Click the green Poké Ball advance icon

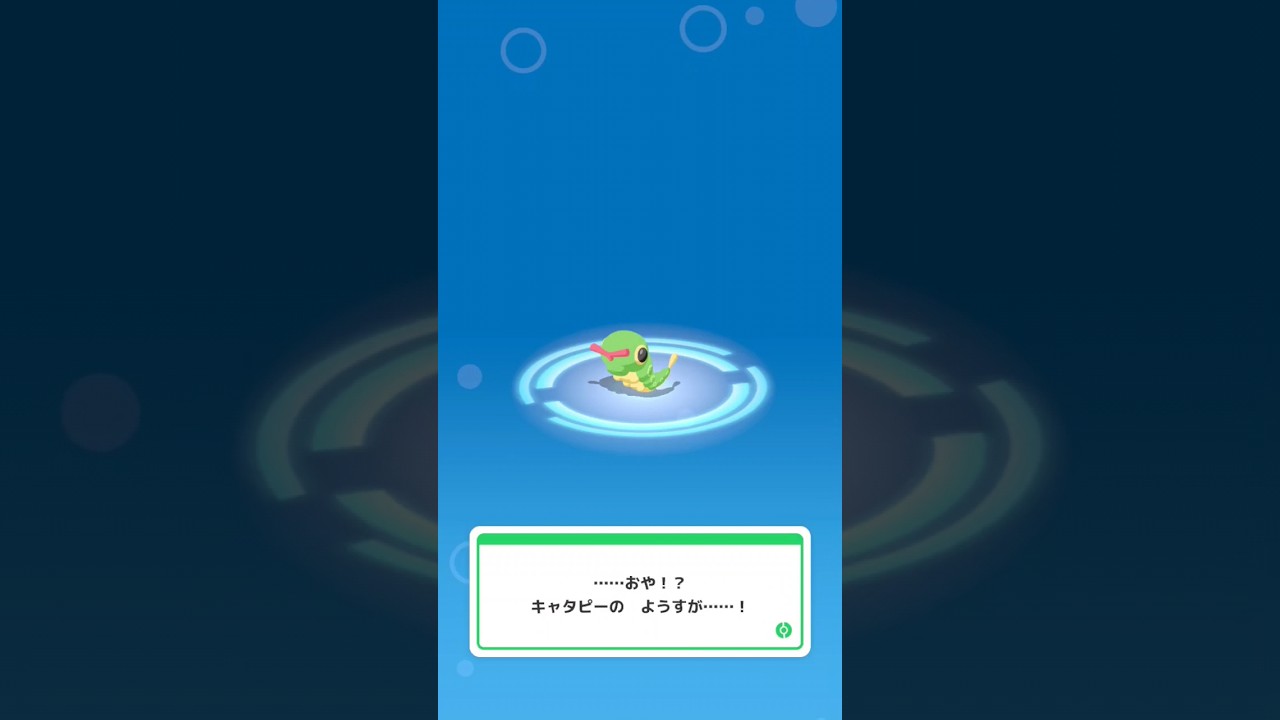pyautogui.click(x=782, y=631)
